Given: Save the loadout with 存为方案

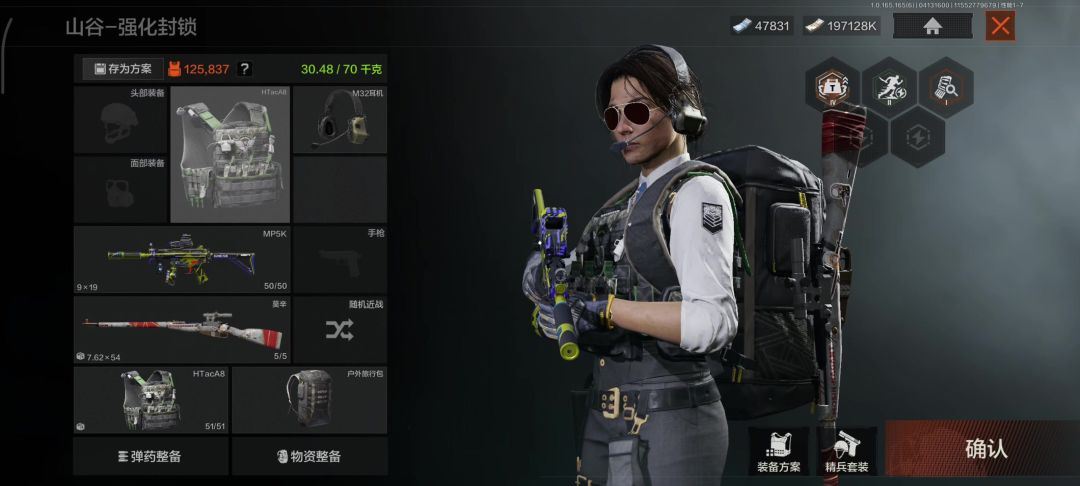Looking at the screenshot, I should point(123,69).
